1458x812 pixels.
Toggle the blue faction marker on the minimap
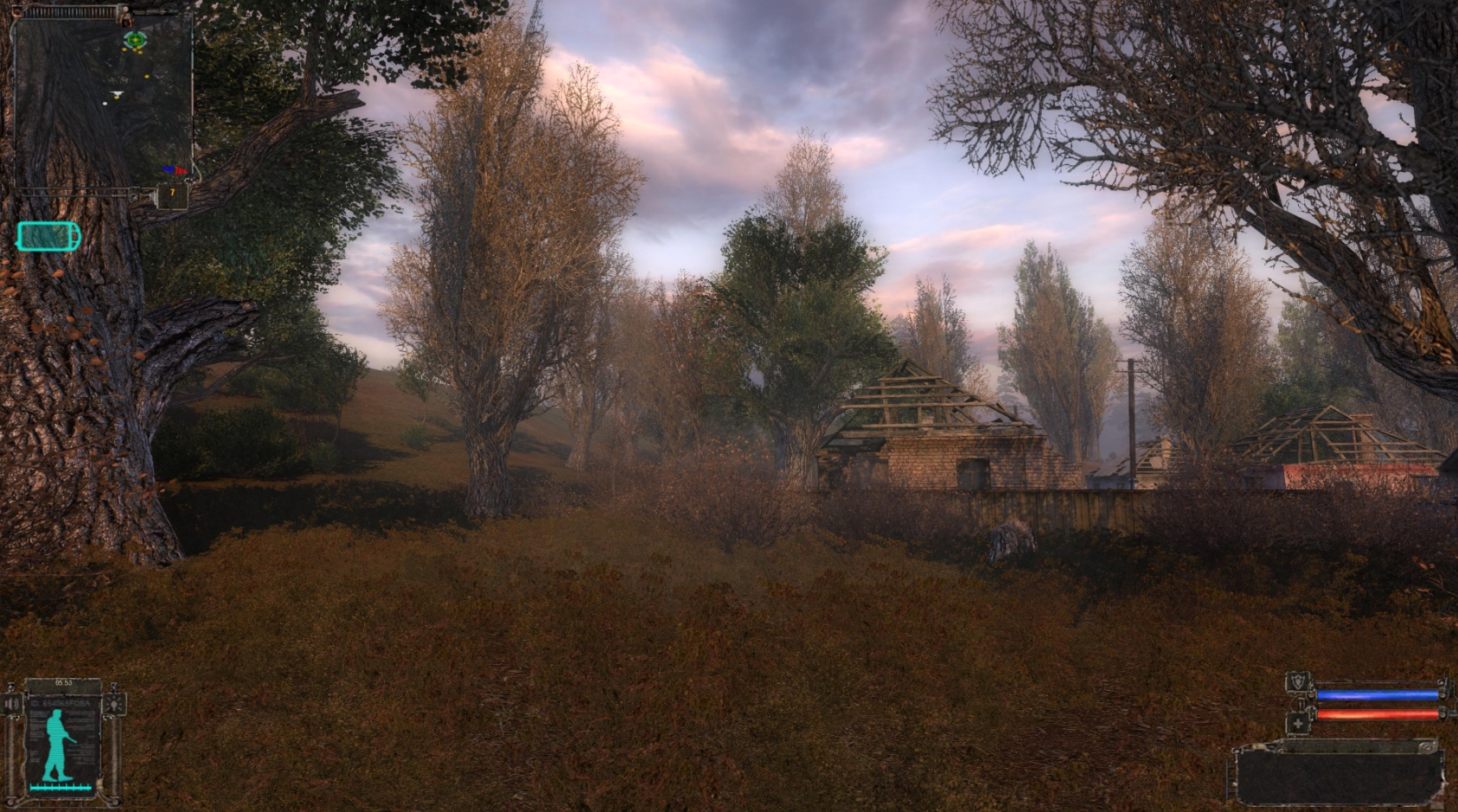click(x=169, y=169)
